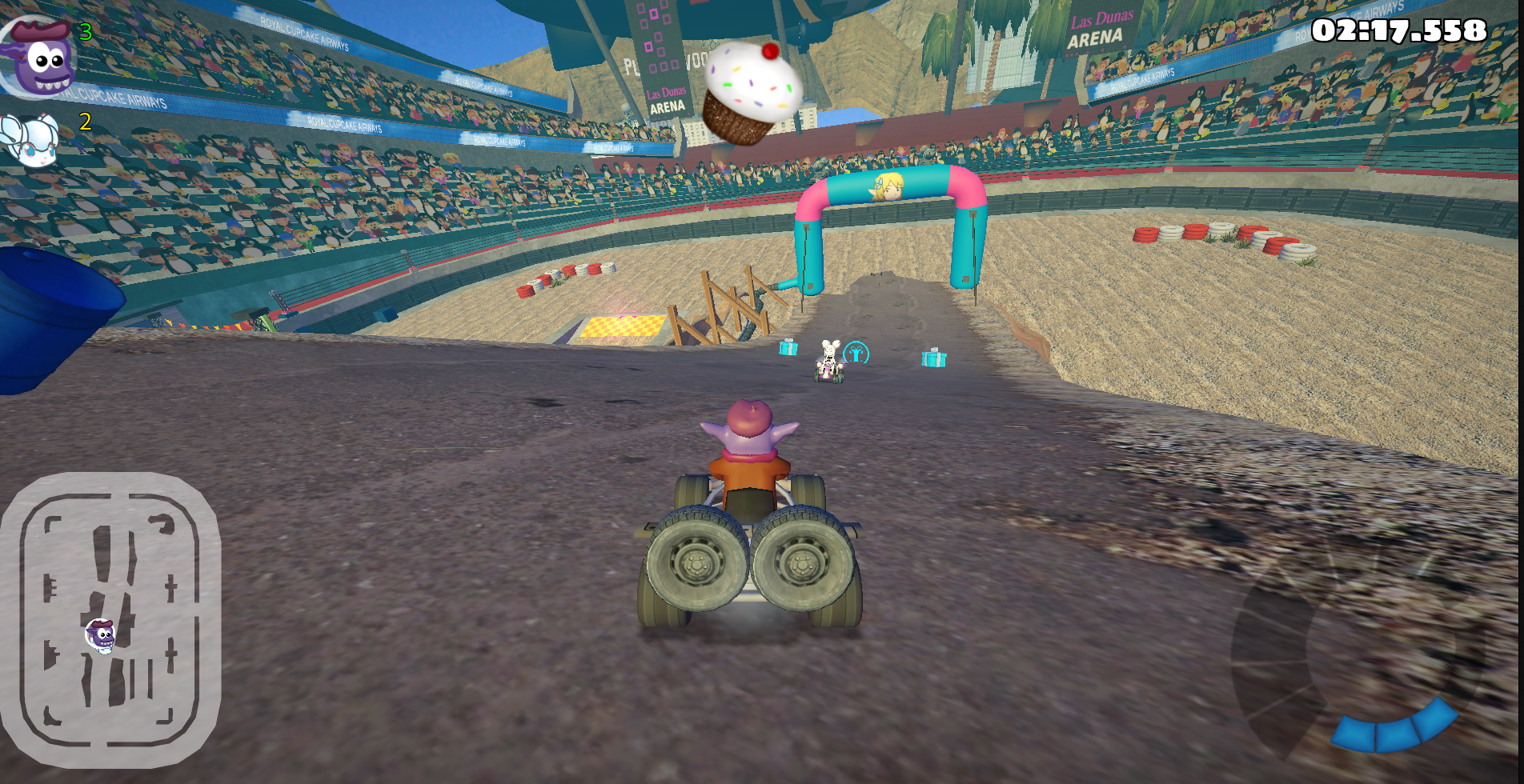Screen dimensions: 1524x784
Task: Tap the blue gift box pickup on track
Action: coord(788,350)
